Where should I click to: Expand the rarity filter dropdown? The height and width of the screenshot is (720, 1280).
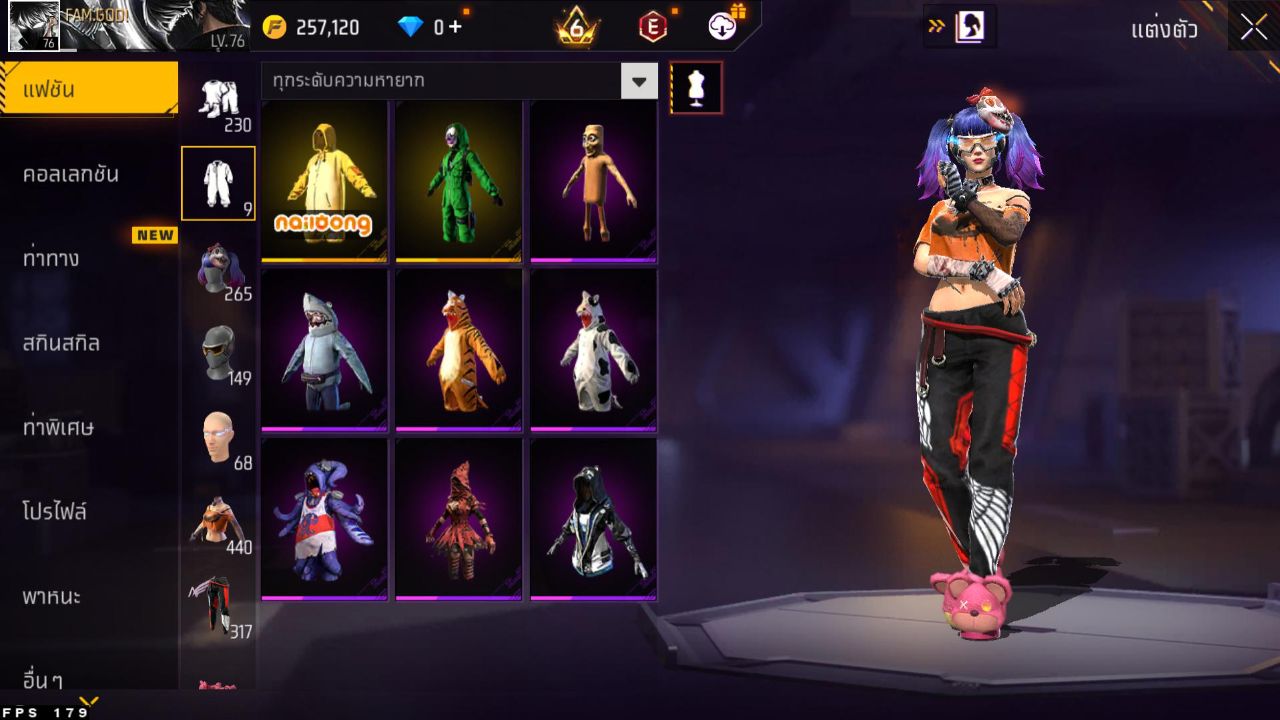639,81
